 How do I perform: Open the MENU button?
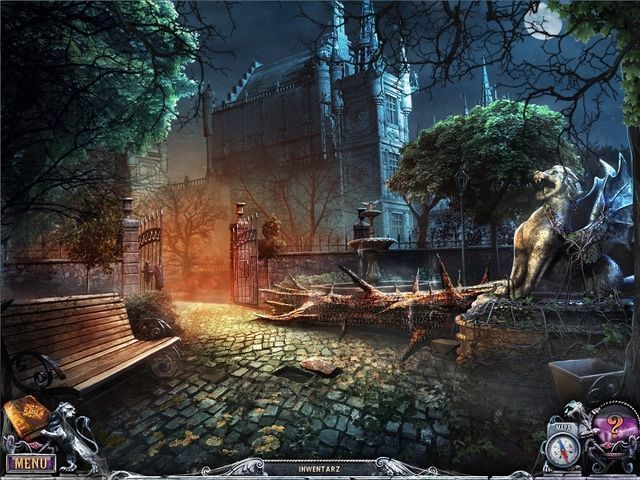(31, 462)
